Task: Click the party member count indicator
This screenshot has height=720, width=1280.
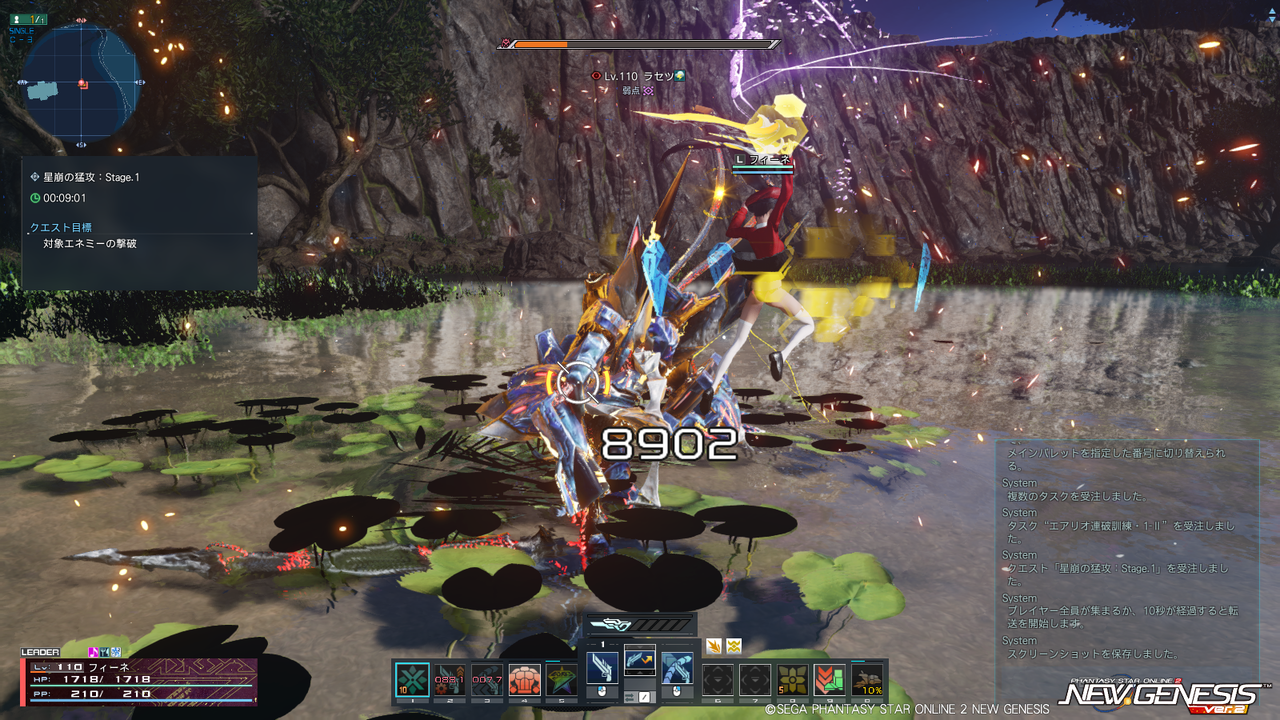Action: (27, 19)
